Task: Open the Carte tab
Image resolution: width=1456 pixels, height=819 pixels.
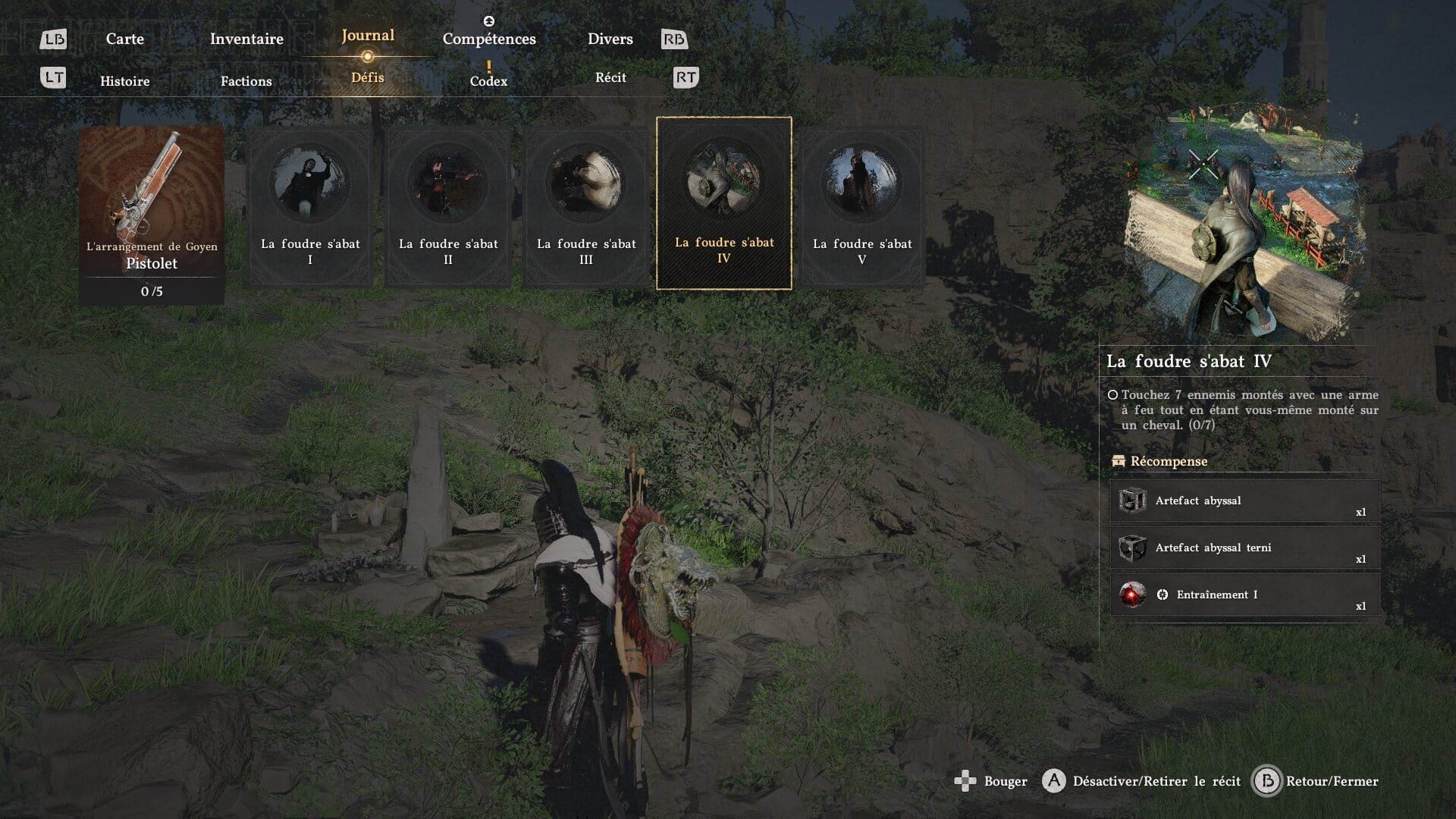Action: point(124,39)
